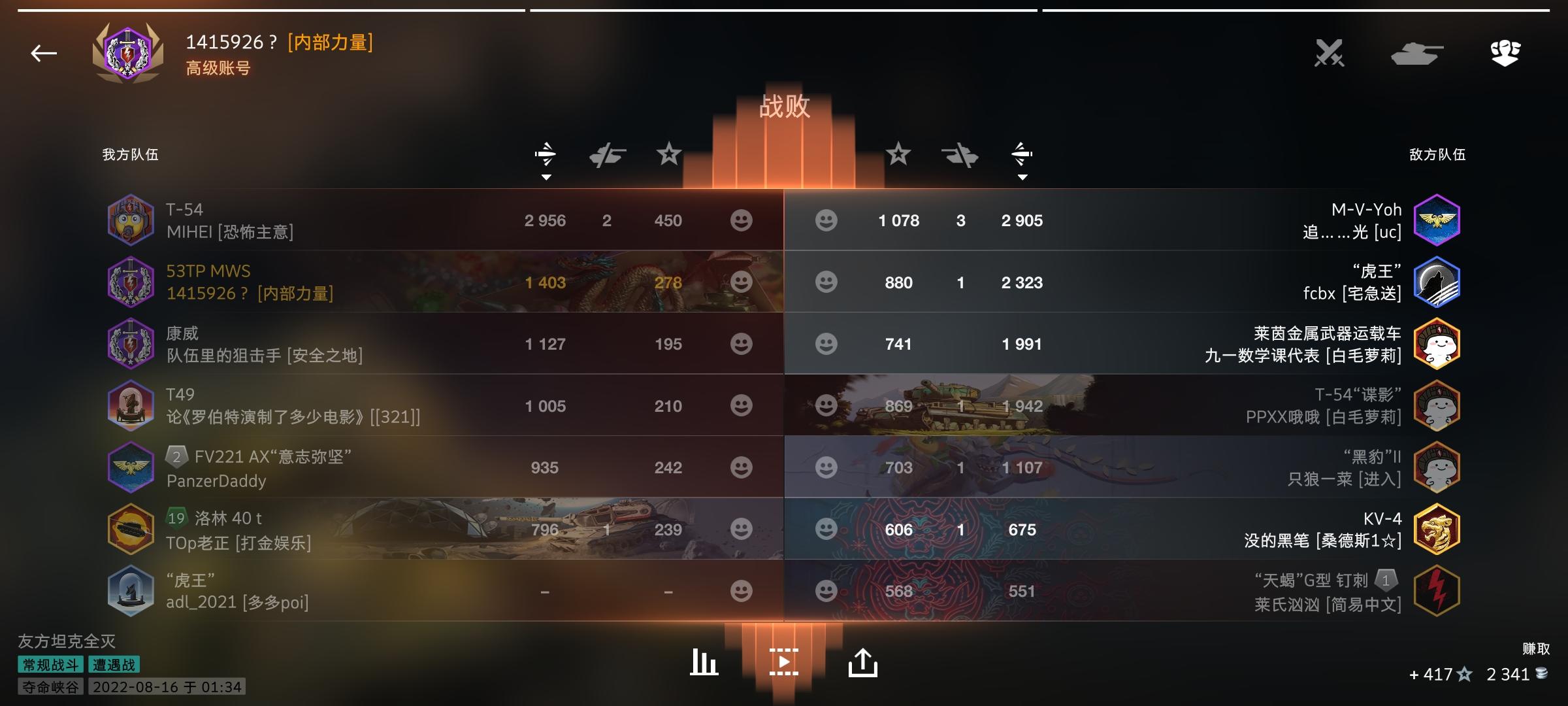Open the battle statistics chart
Screen dimensions: 1568x706
(703, 661)
